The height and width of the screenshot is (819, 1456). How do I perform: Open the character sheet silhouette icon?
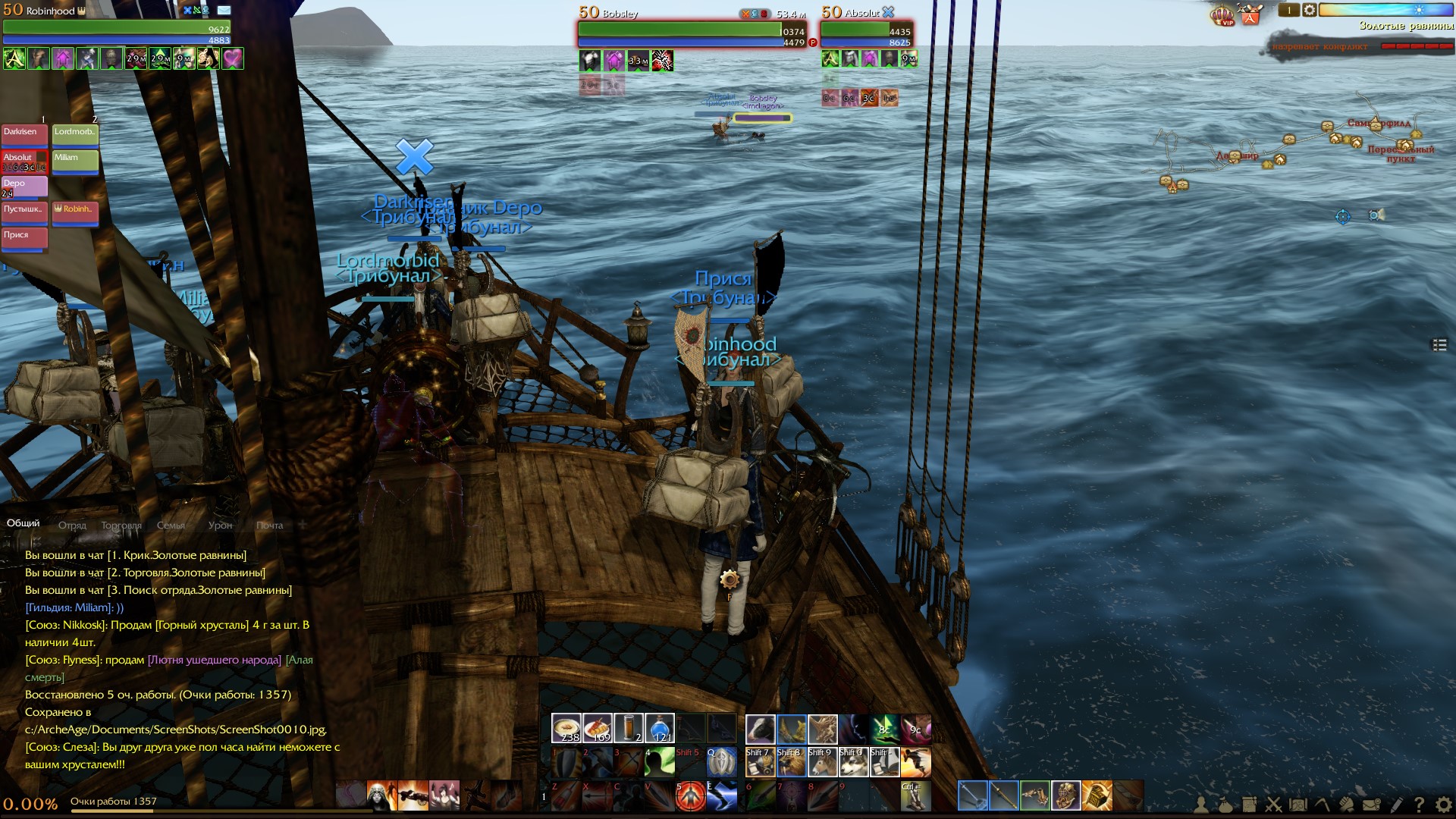click(x=1201, y=804)
